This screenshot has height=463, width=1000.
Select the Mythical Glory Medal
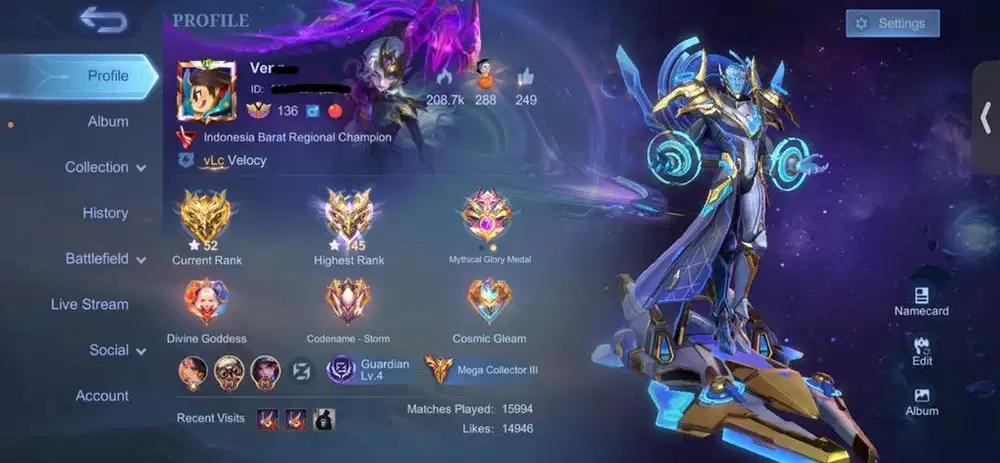(x=489, y=218)
